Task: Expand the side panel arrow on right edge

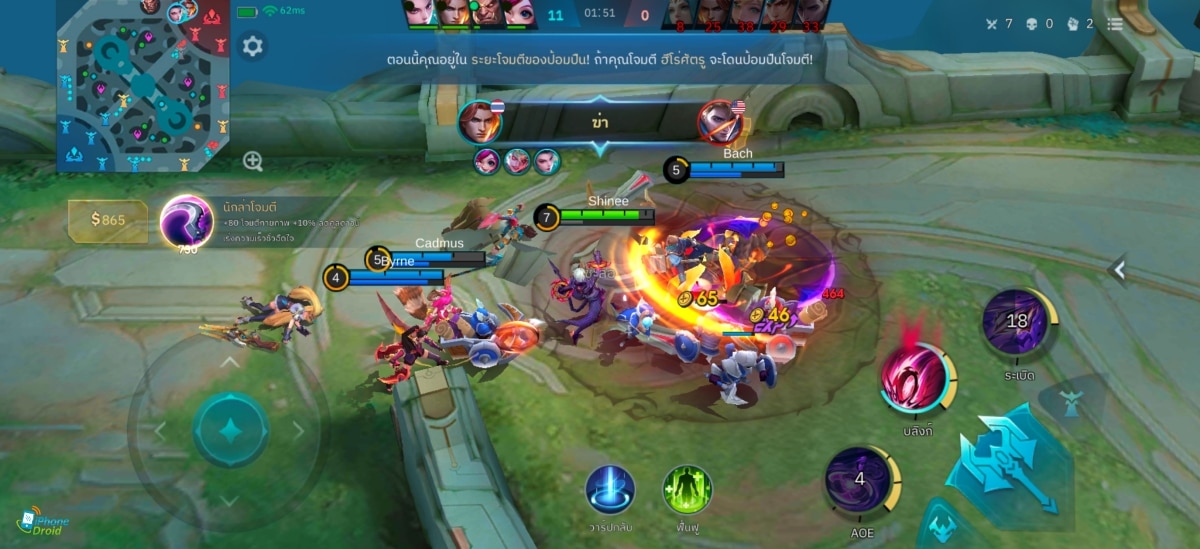Action: click(1119, 269)
